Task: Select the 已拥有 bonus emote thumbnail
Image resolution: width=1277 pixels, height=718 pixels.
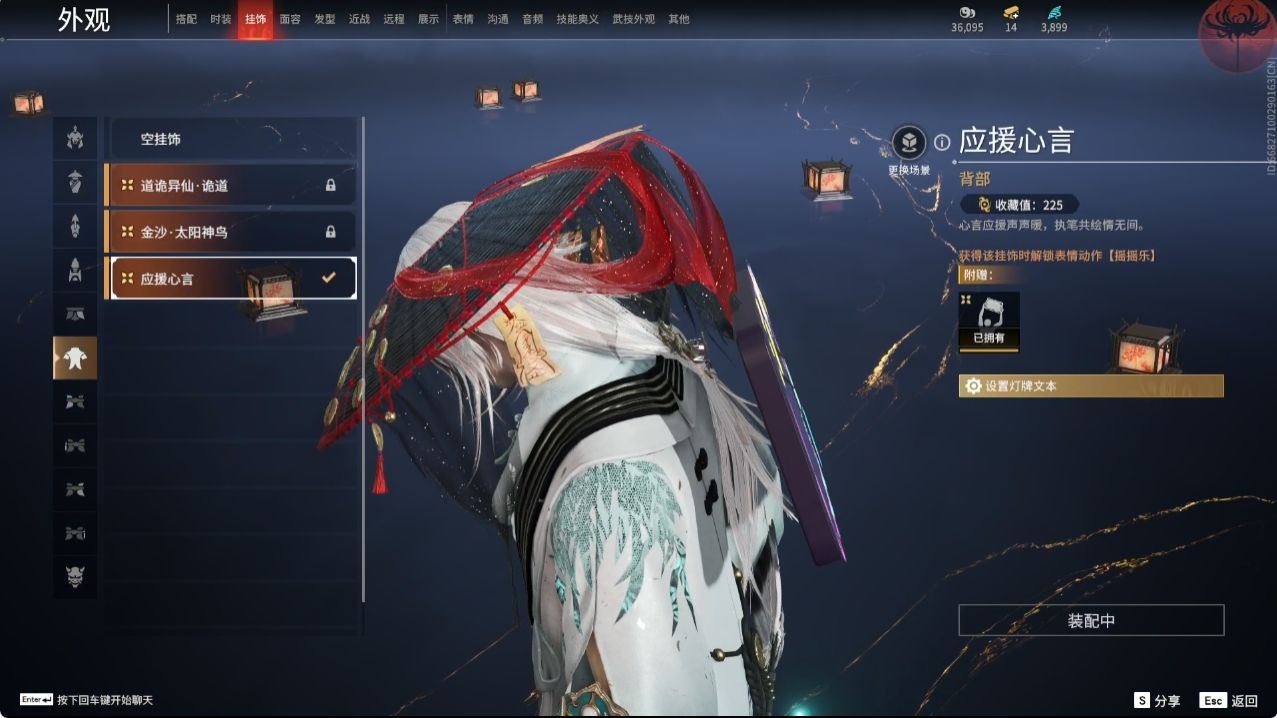Action: pyautogui.click(x=989, y=319)
